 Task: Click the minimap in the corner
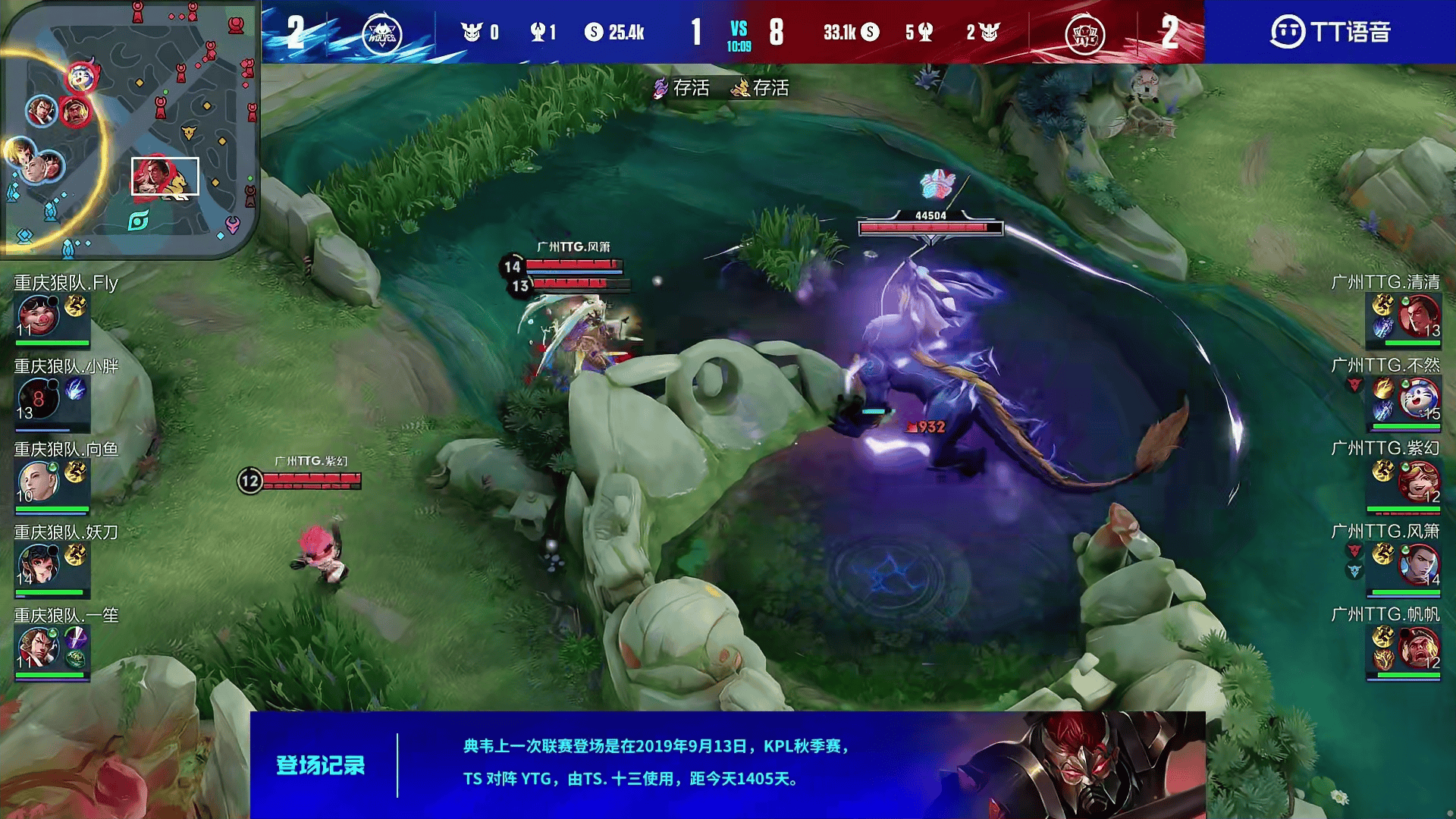click(x=129, y=129)
